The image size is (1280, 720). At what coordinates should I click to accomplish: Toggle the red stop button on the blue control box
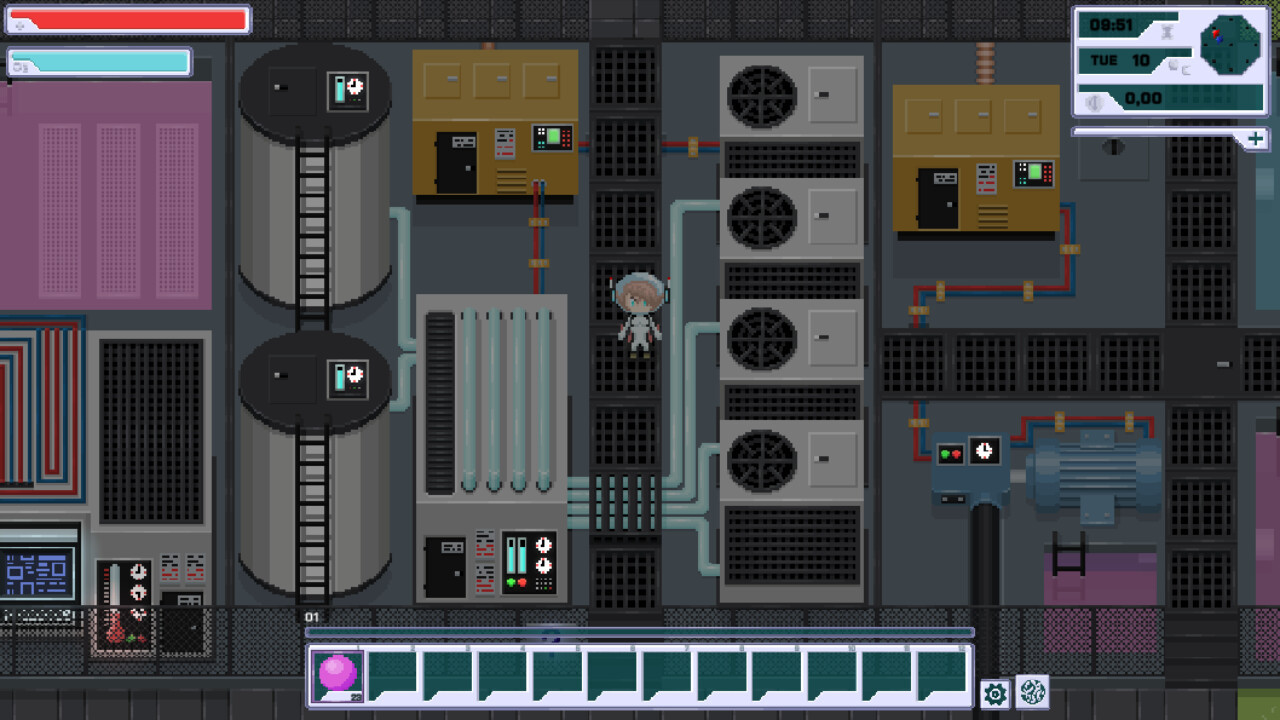pyautogui.click(x=956, y=453)
